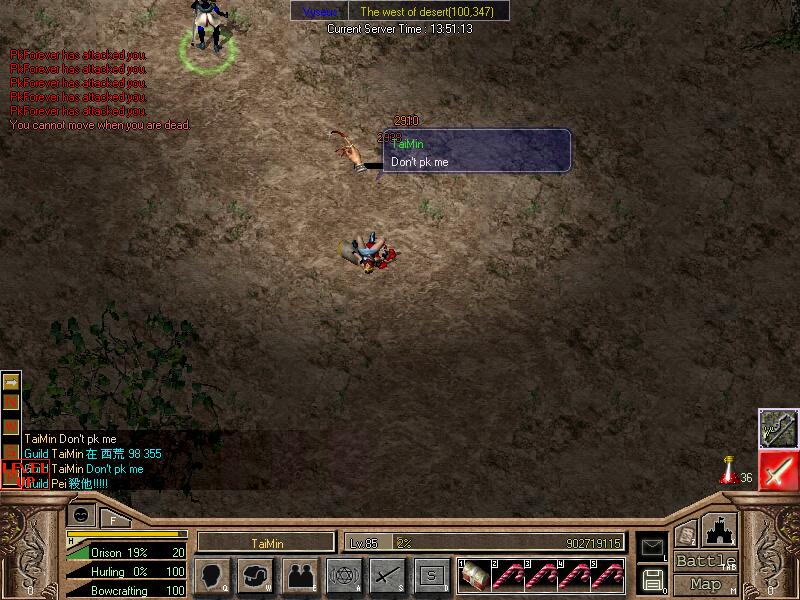Open the two-people group button
The image size is (800, 600).
tap(299, 575)
